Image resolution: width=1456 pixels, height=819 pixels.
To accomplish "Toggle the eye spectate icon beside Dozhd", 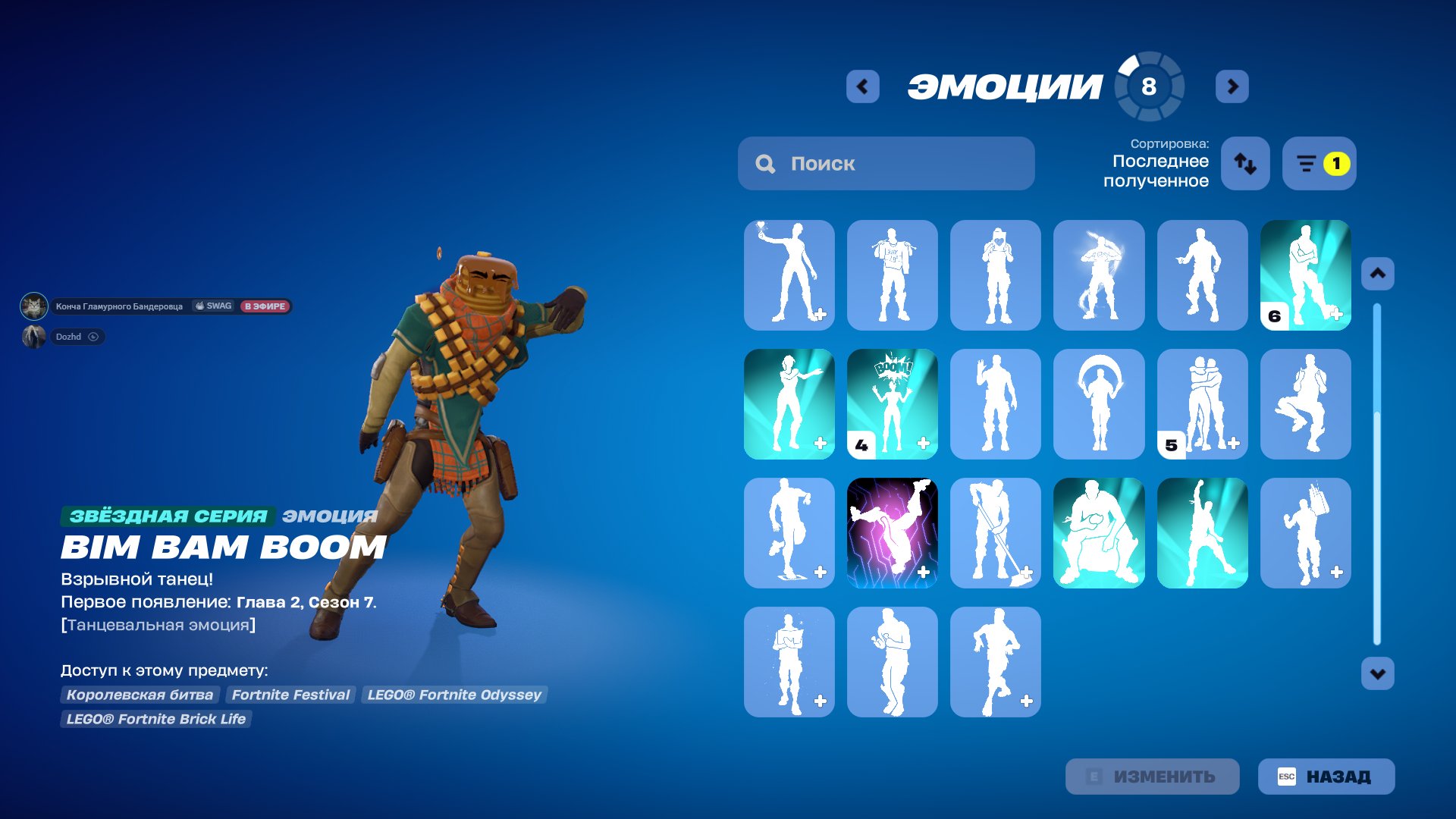I will (93, 337).
